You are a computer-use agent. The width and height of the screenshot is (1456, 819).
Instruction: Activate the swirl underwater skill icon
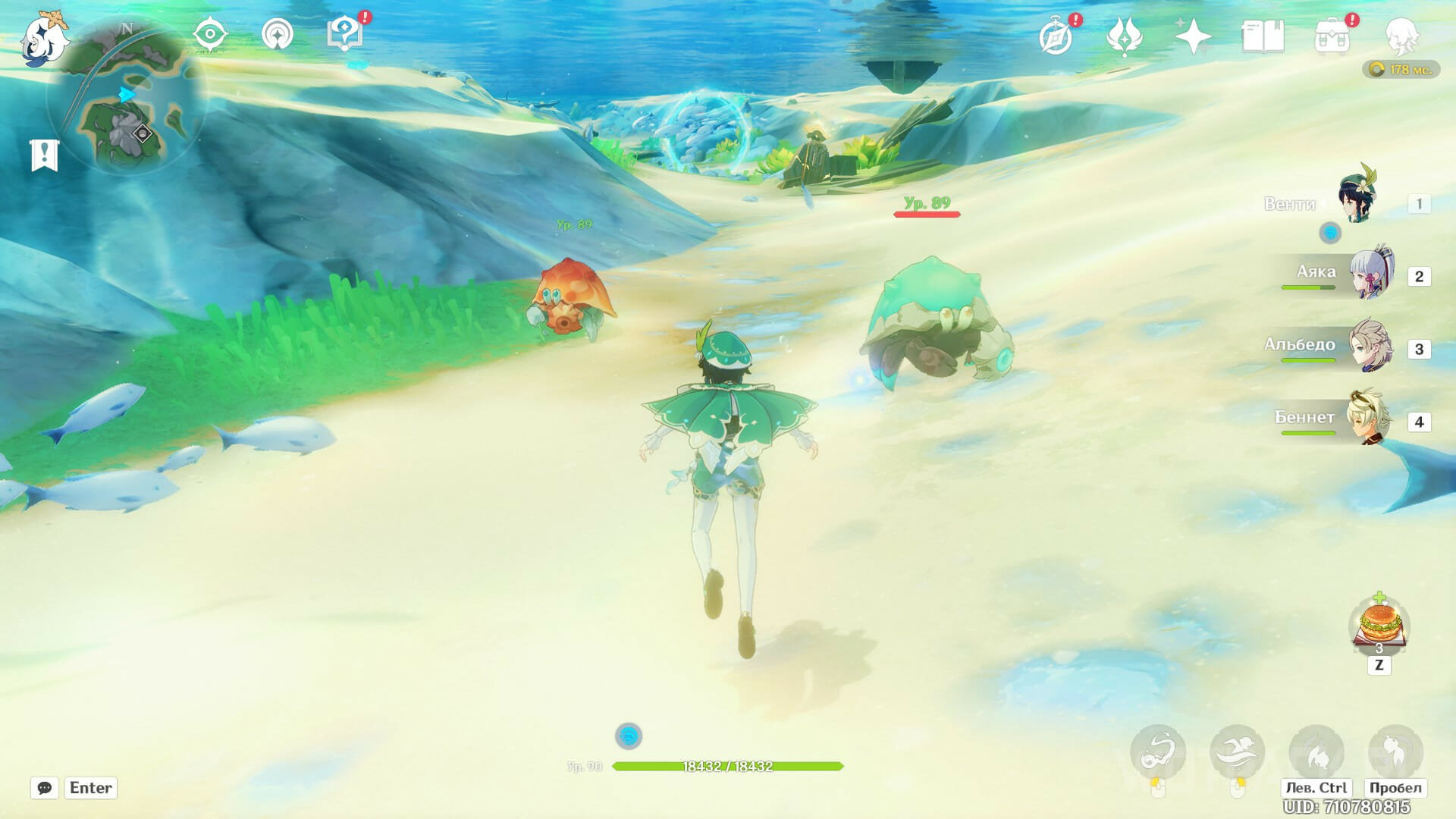pos(1158,752)
